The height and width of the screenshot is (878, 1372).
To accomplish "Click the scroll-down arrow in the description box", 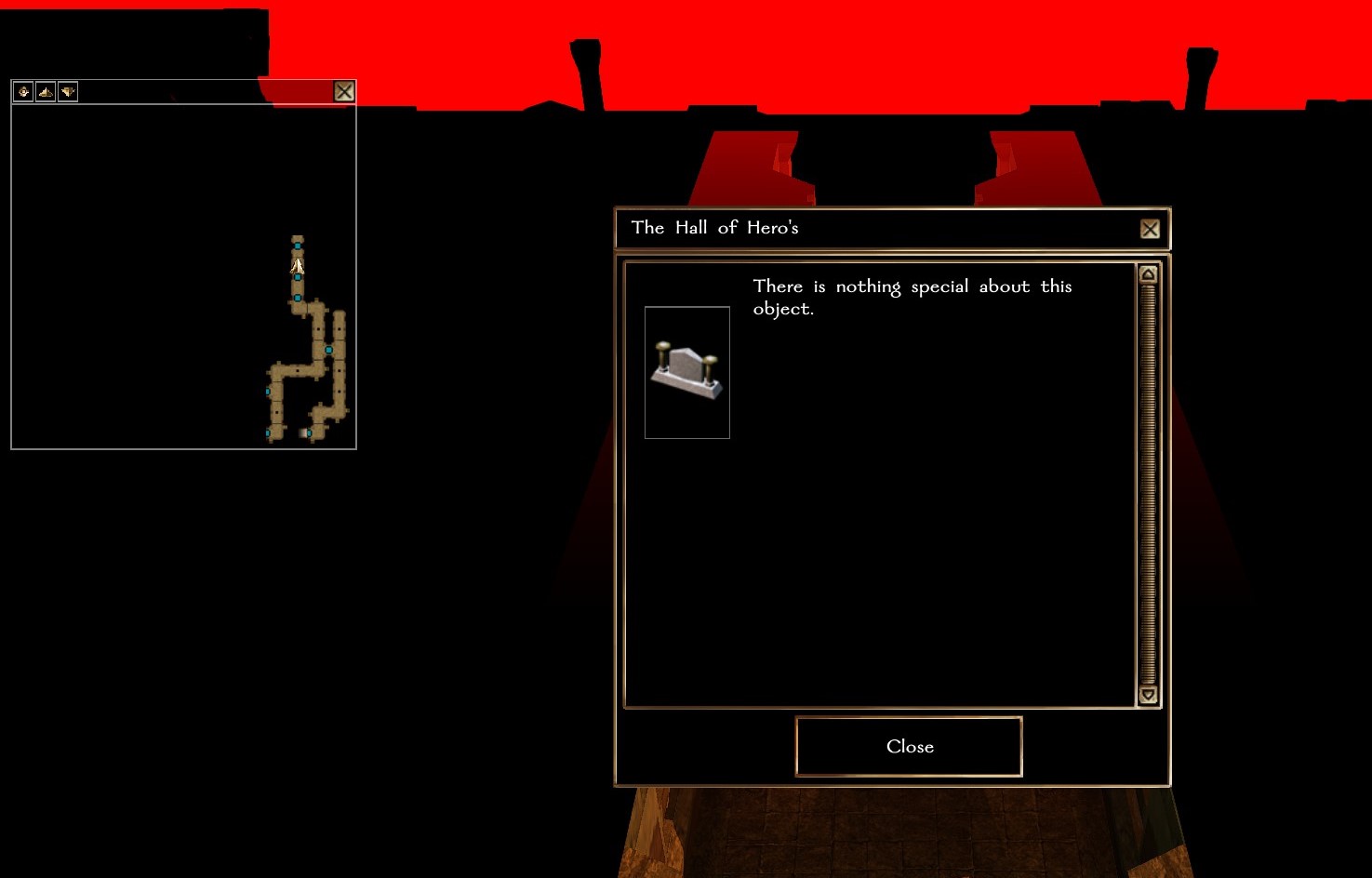I will coord(1148,695).
